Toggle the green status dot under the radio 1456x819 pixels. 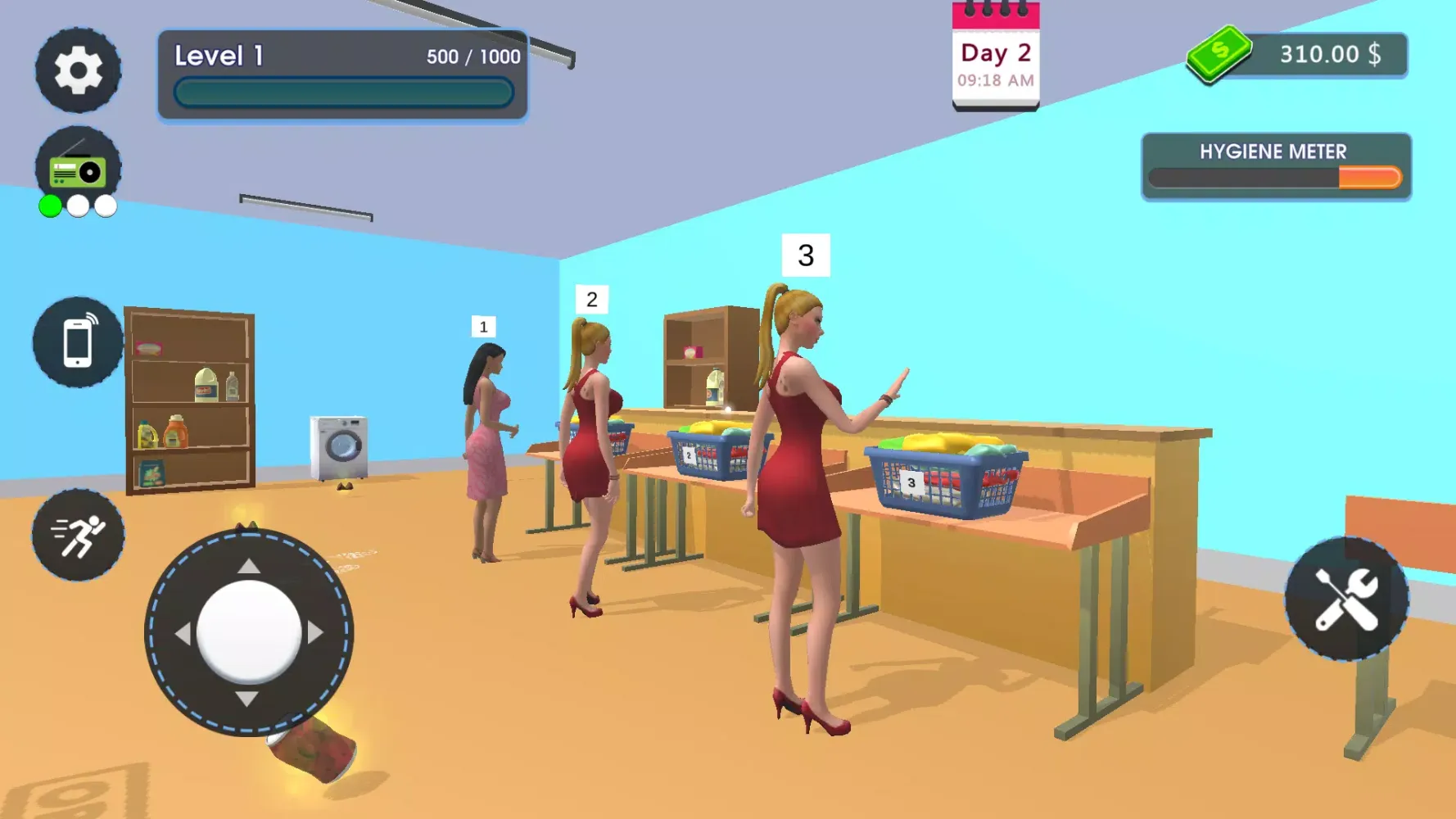pyautogui.click(x=51, y=206)
